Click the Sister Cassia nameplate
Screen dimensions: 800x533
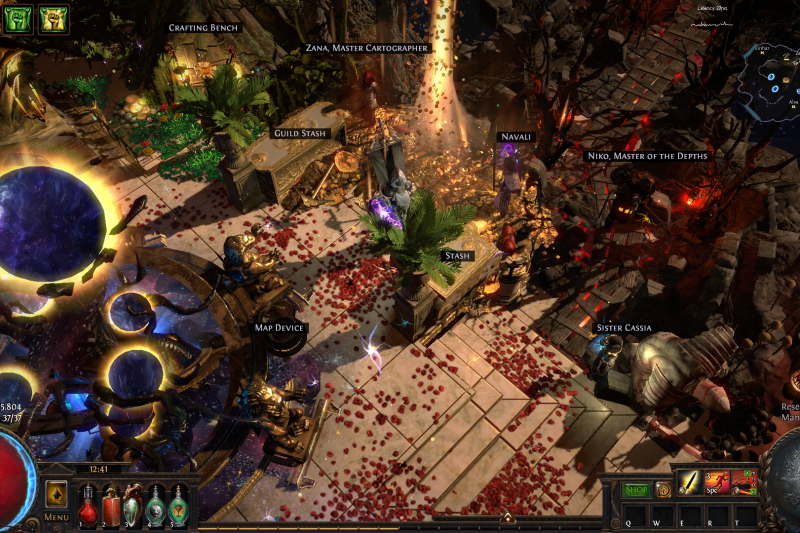coord(624,328)
